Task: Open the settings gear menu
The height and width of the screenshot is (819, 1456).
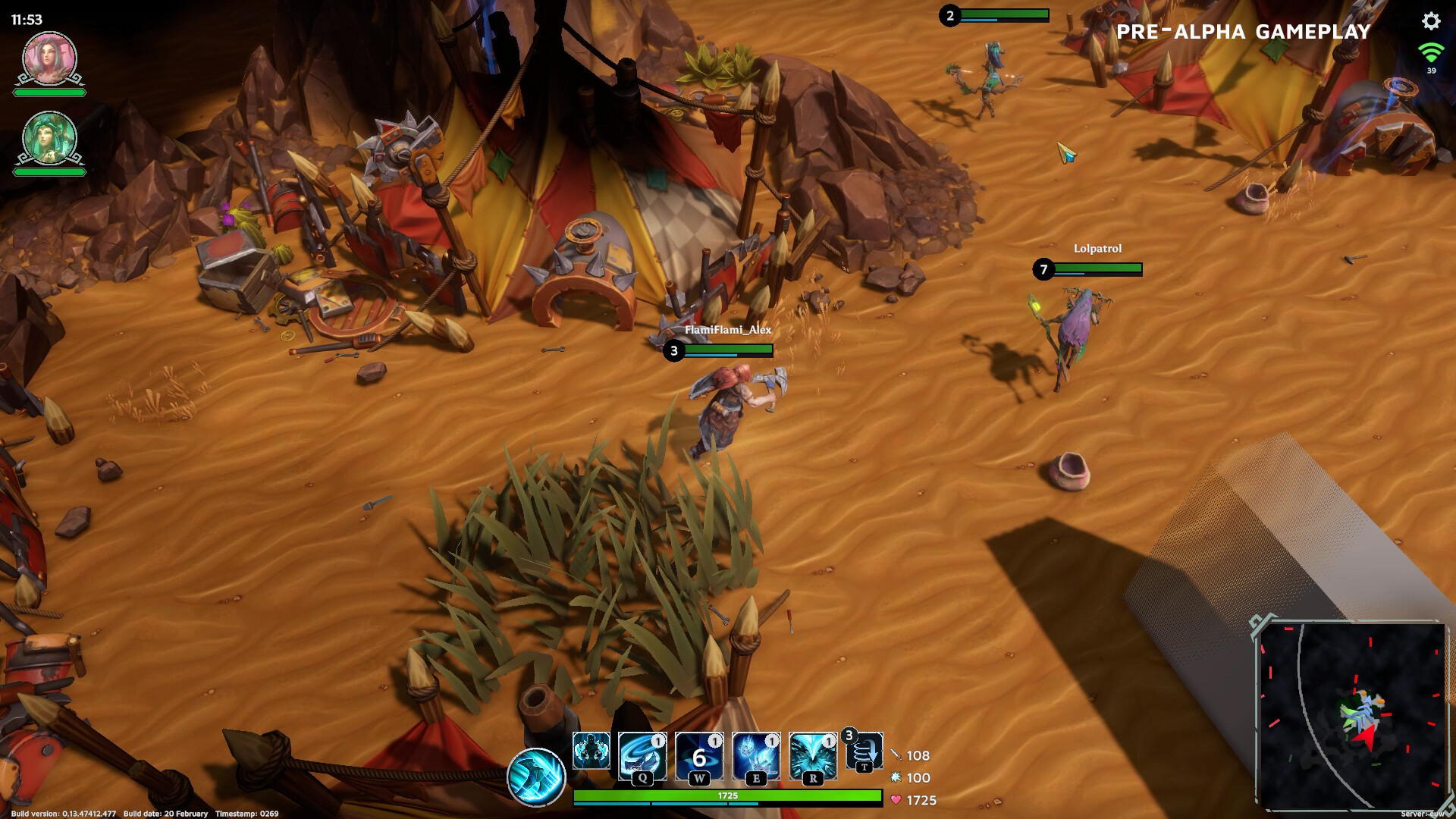Action: coord(1430,21)
